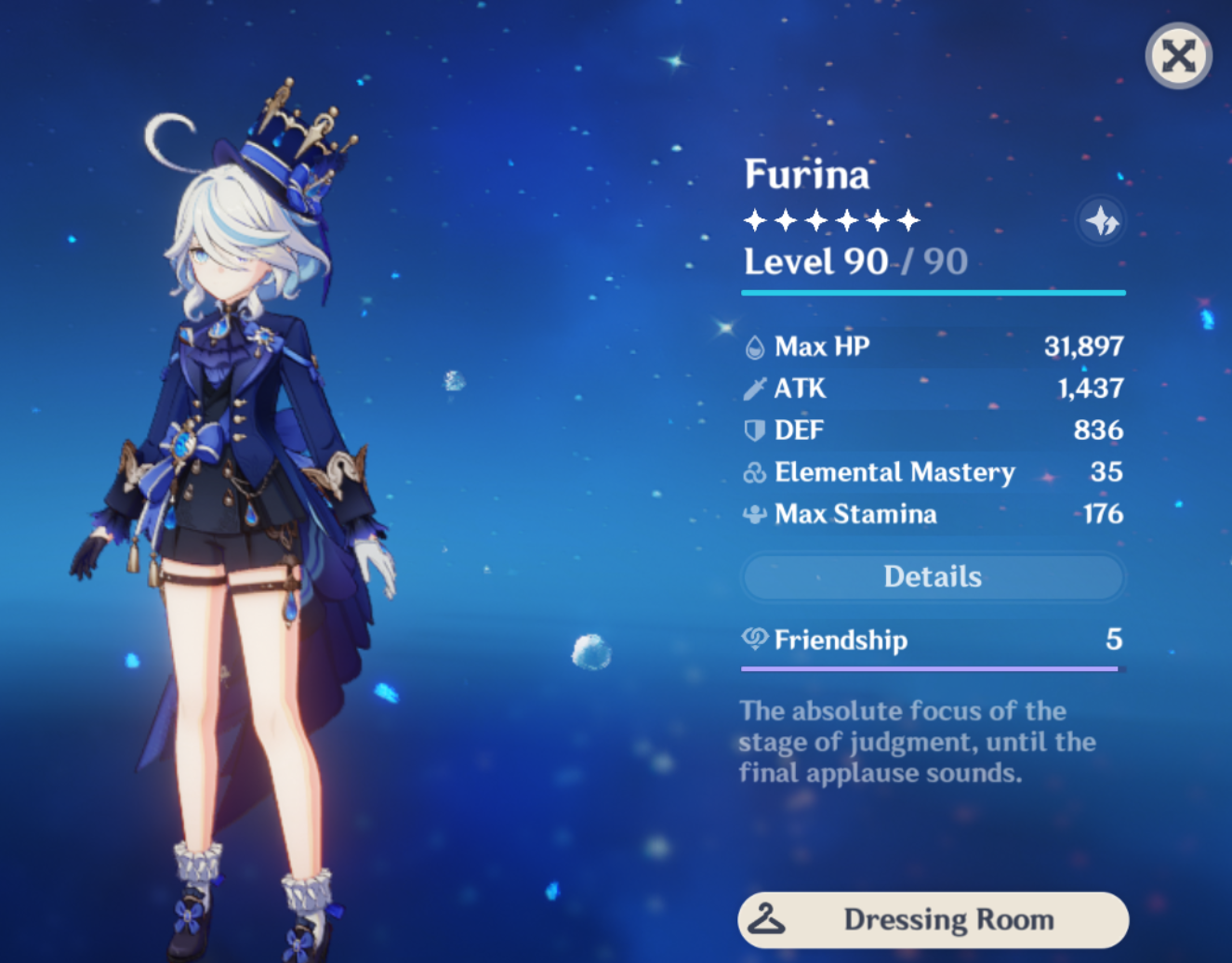Click the DEF shield icon

[755, 429]
